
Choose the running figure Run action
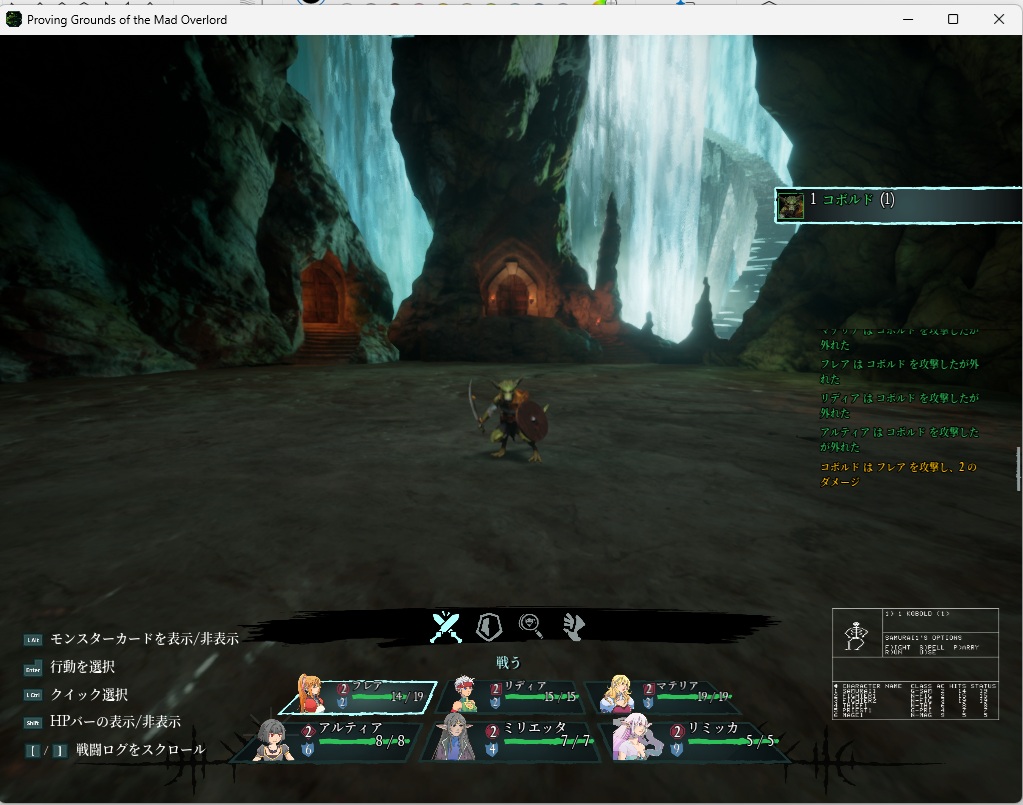pos(573,626)
